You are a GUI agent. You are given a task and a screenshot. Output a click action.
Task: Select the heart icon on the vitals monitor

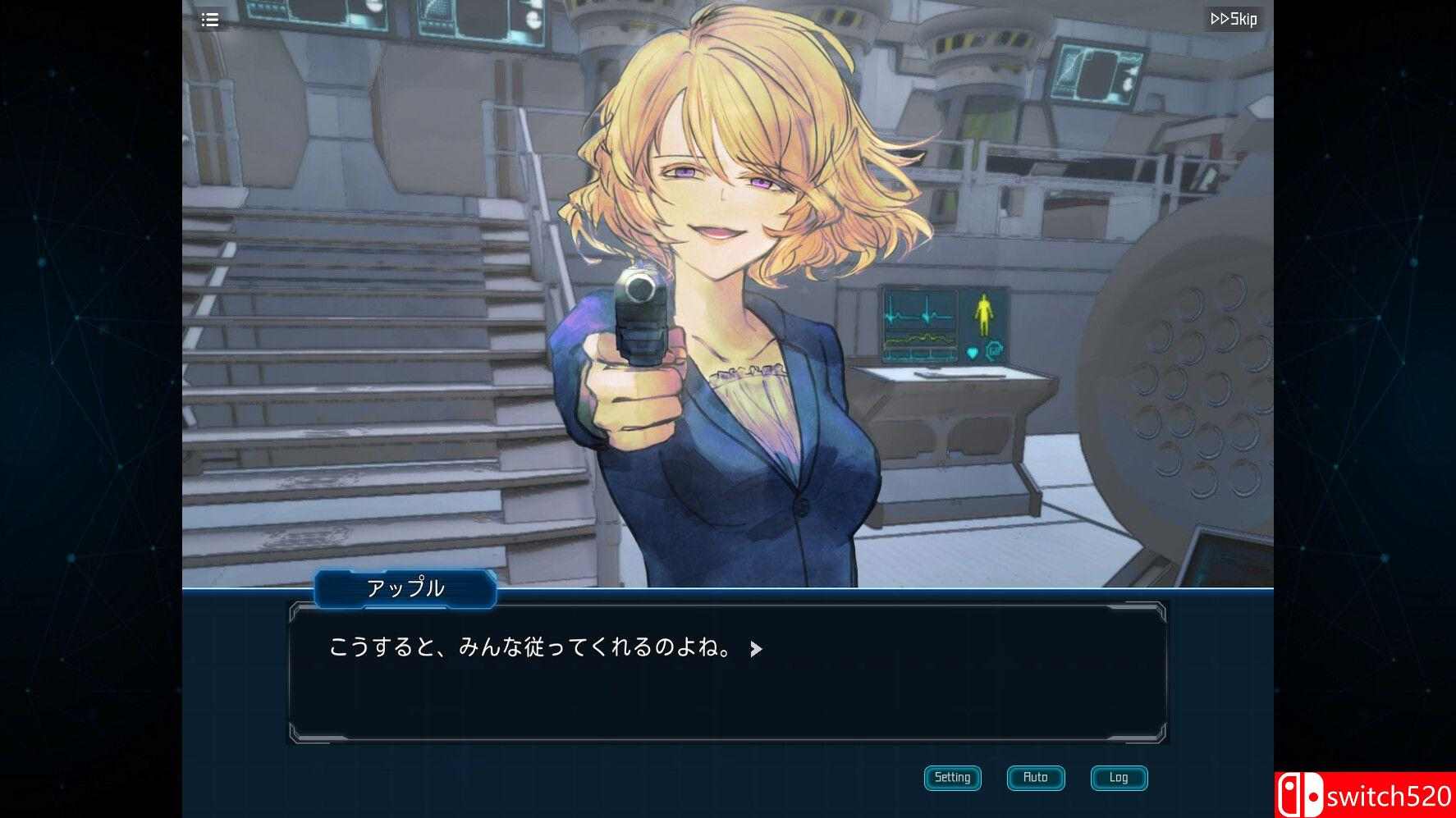tap(971, 352)
